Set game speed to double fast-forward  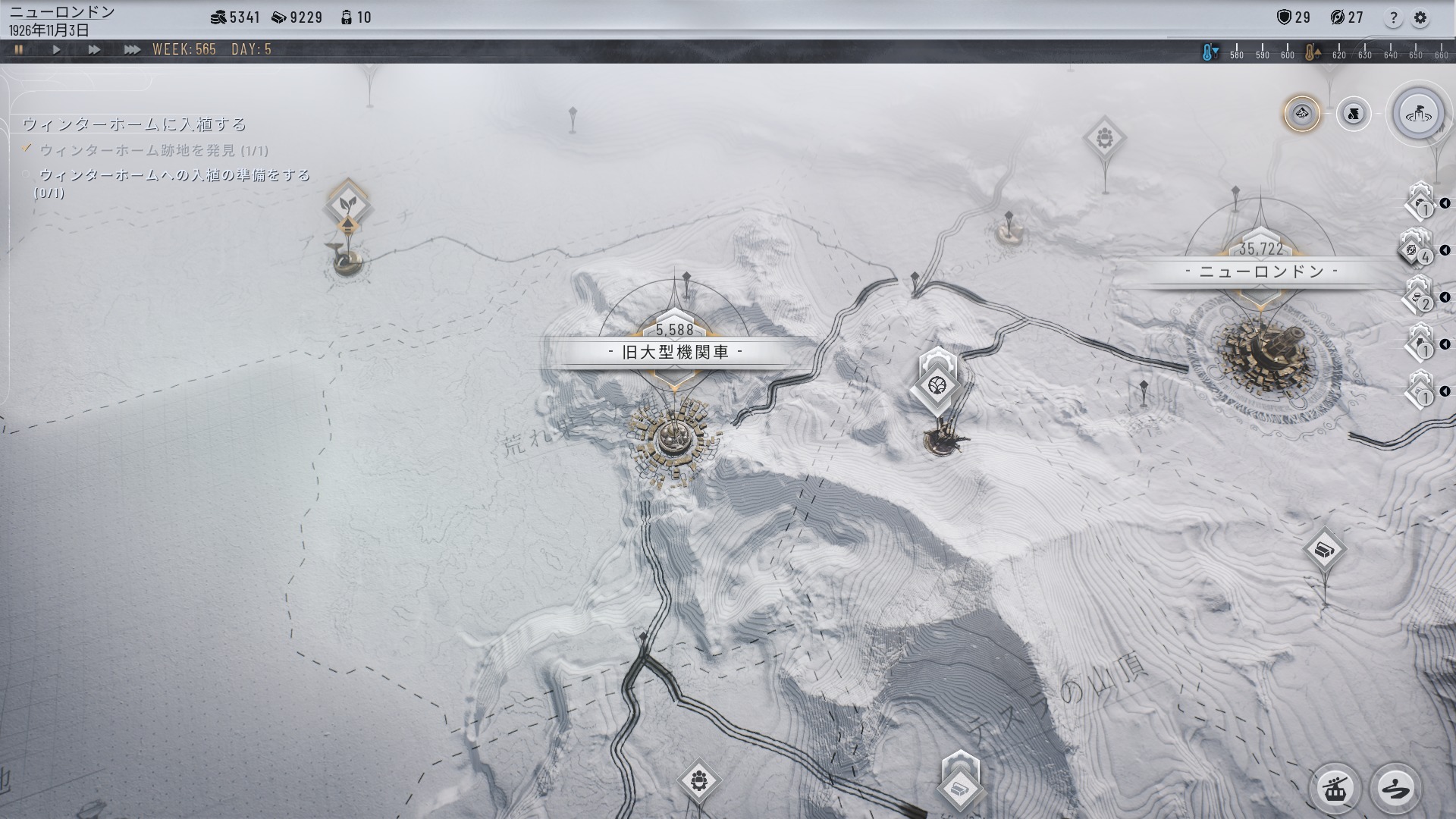click(94, 50)
